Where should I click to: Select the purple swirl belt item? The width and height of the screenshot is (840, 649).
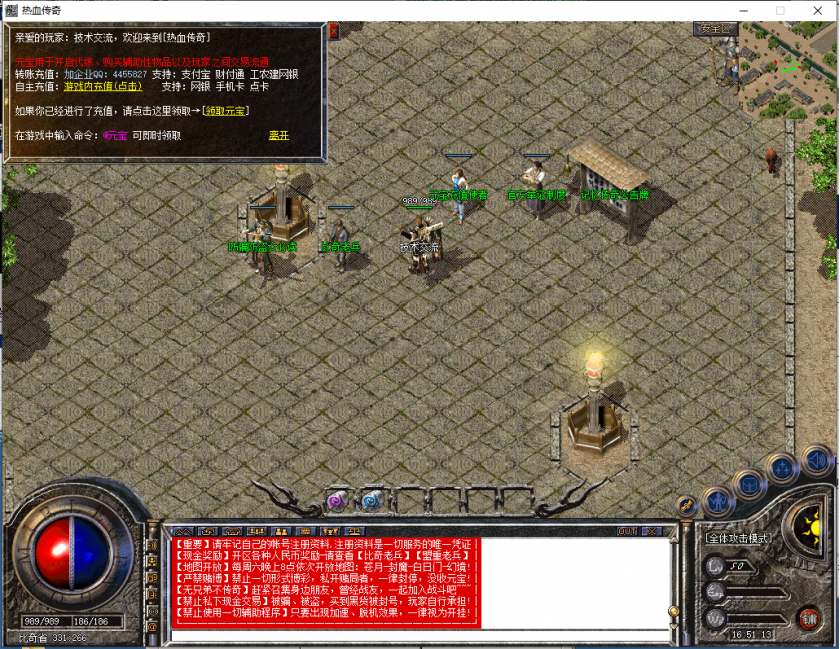point(337,500)
